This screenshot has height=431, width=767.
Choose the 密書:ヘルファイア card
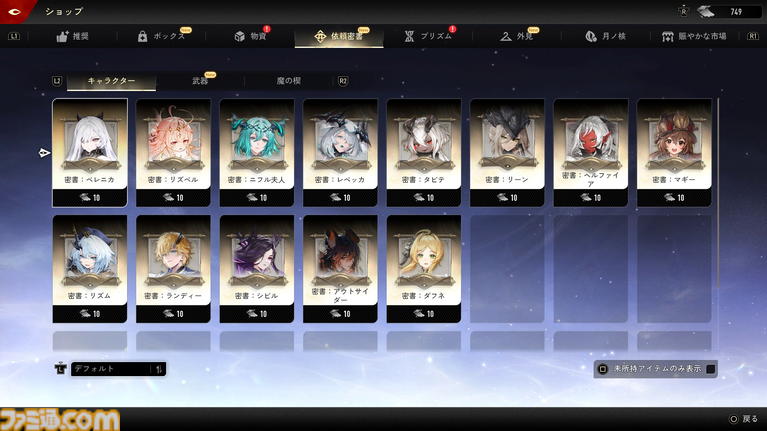pyautogui.click(x=591, y=152)
